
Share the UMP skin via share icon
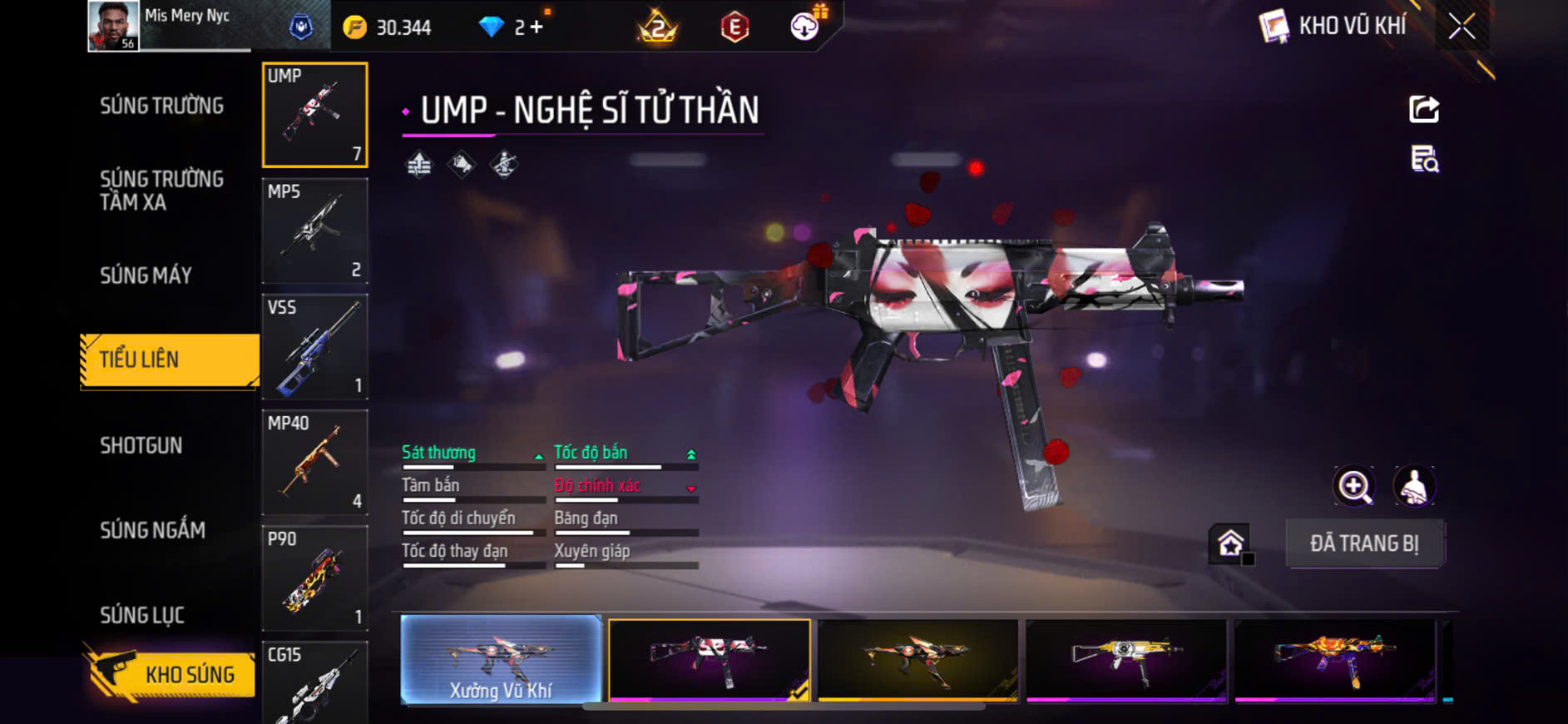(x=1423, y=109)
